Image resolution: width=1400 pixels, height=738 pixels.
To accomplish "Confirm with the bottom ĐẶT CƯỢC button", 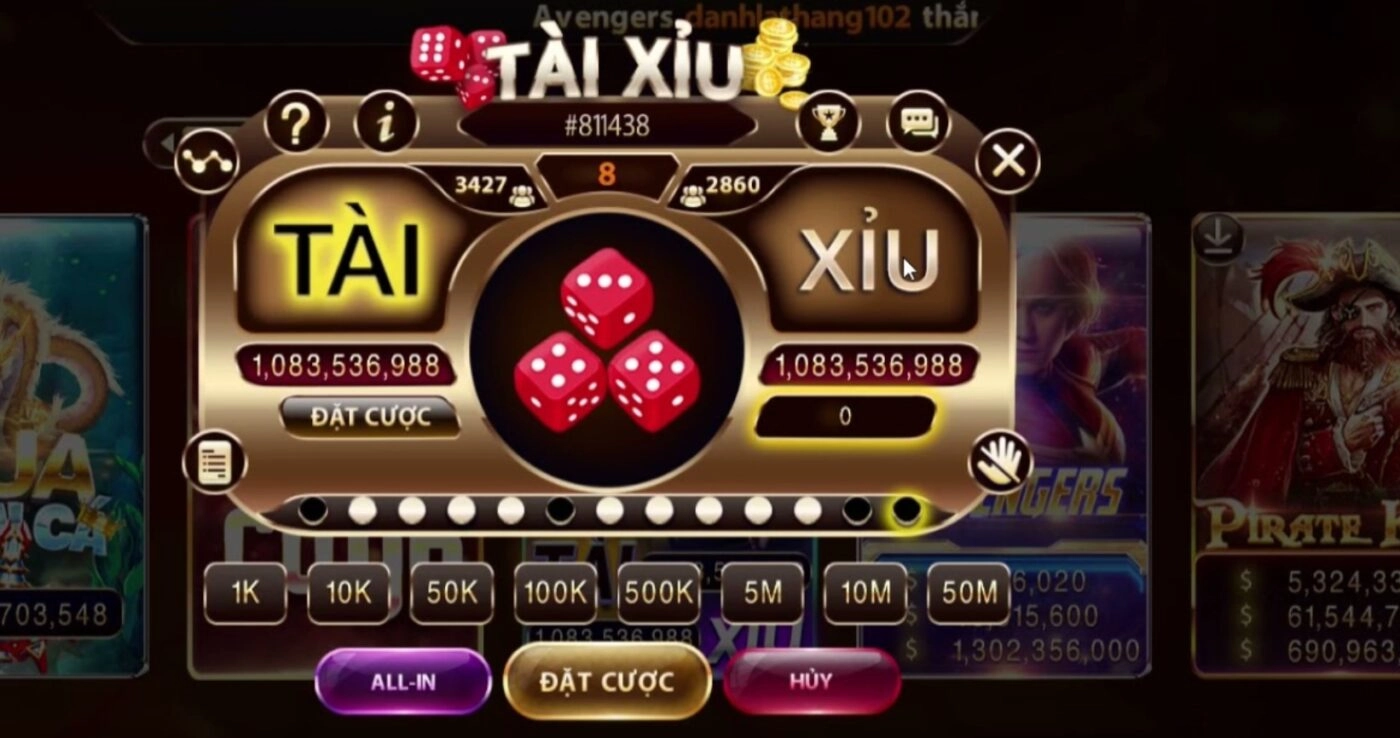I will click(x=607, y=682).
